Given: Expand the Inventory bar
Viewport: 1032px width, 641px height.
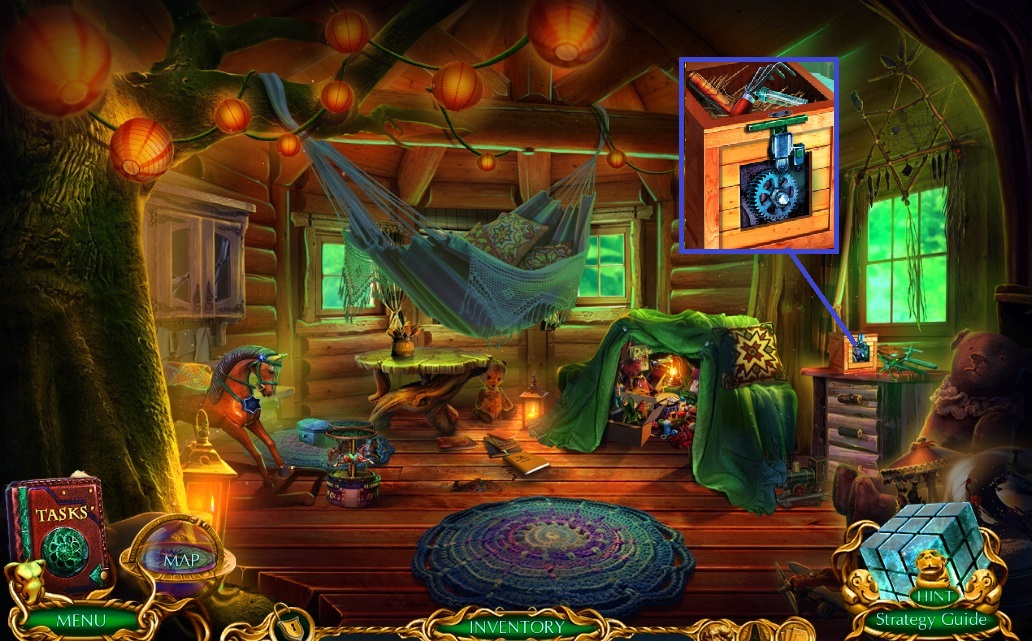Looking at the screenshot, I should pos(516,627).
